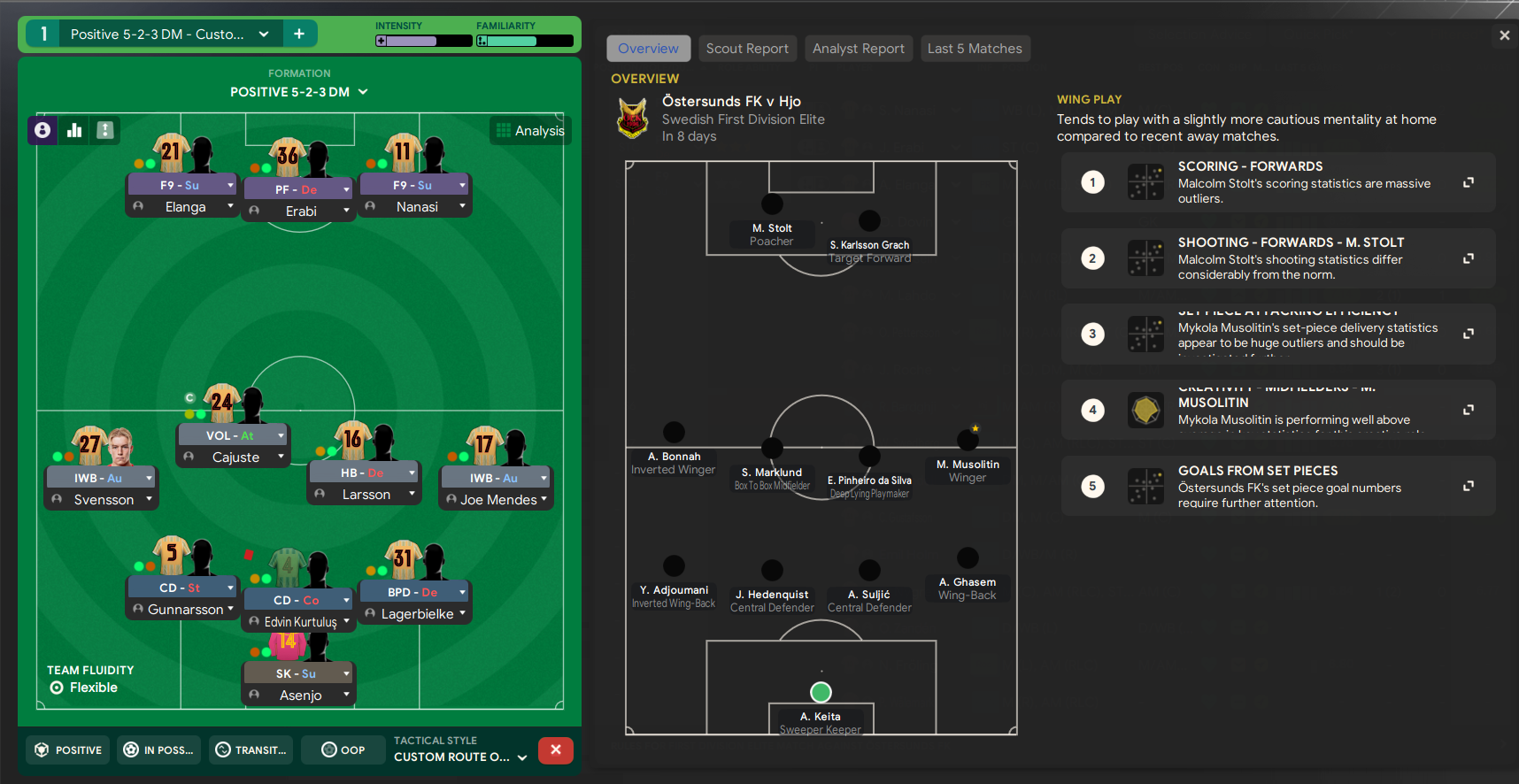Image resolution: width=1519 pixels, height=784 pixels.
Task: Open the bar chart stats view icon
Action: [x=74, y=130]
